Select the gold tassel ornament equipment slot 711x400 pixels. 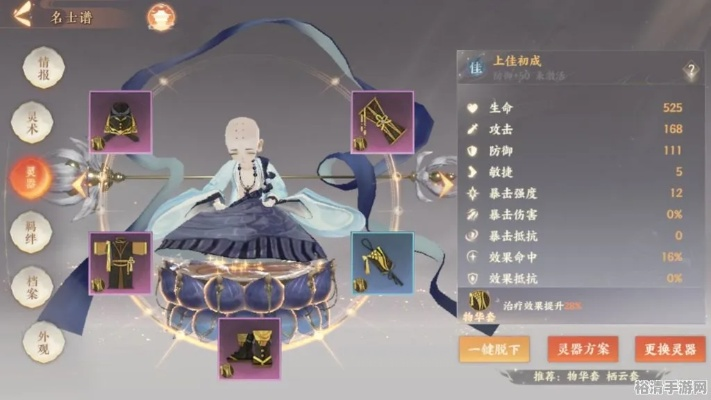[382, 122]
